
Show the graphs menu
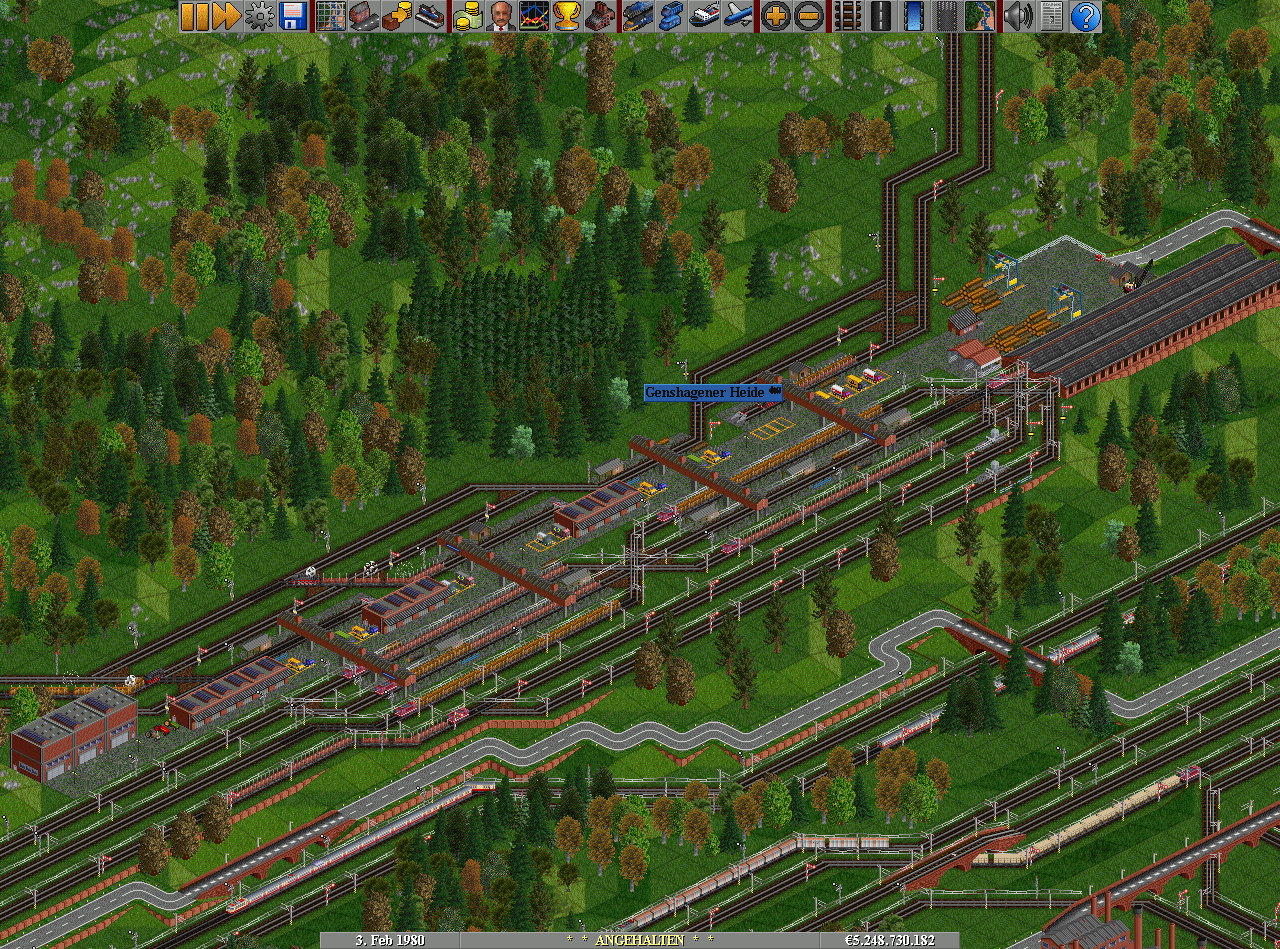533,16
